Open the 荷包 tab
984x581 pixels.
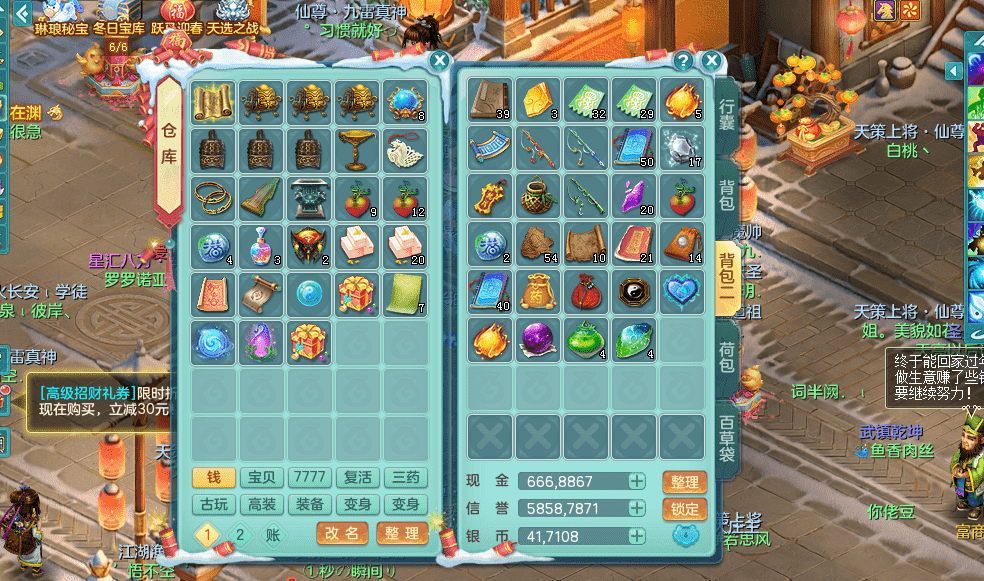click(727, 356)
